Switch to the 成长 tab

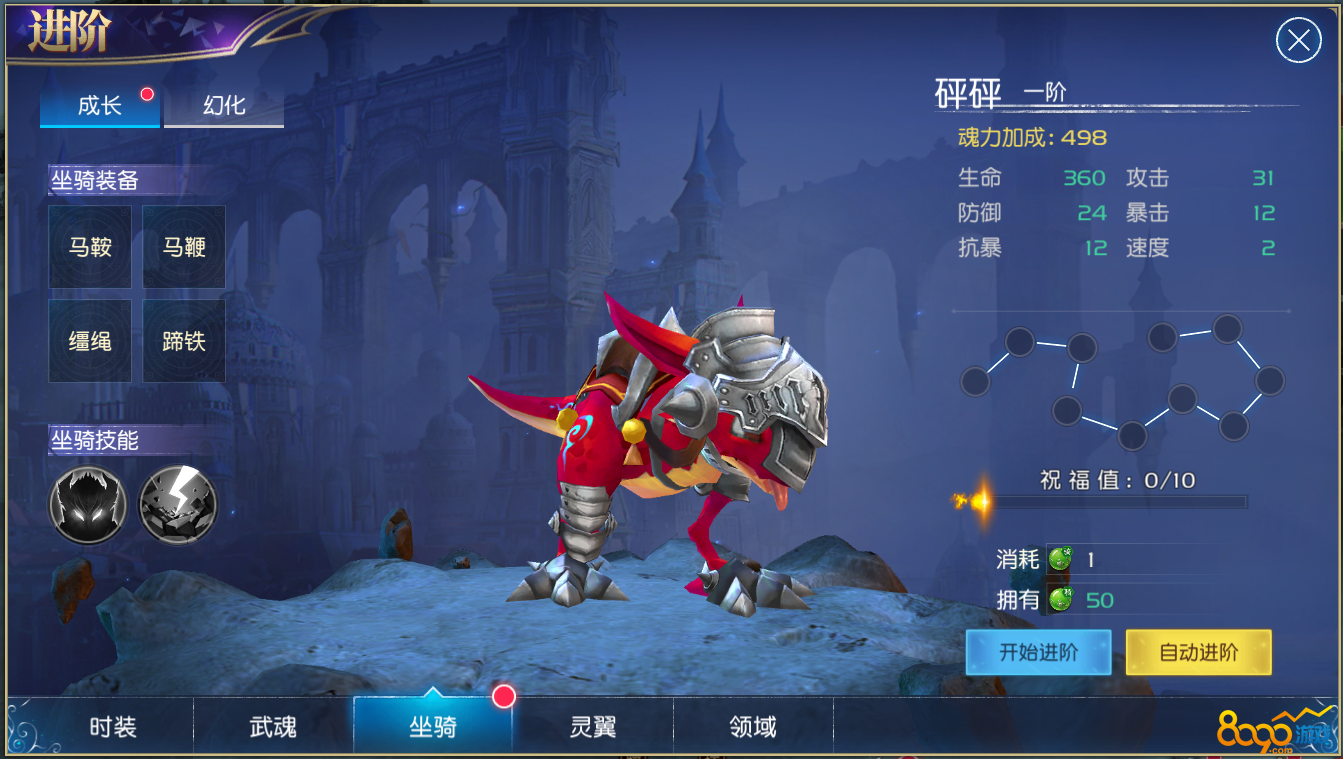coord(100,106)
